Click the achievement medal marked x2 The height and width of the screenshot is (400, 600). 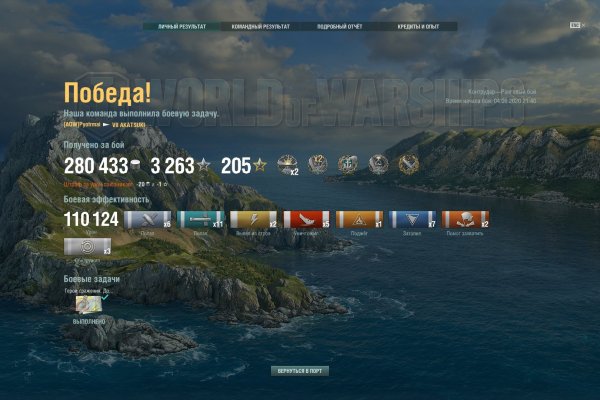289,165
